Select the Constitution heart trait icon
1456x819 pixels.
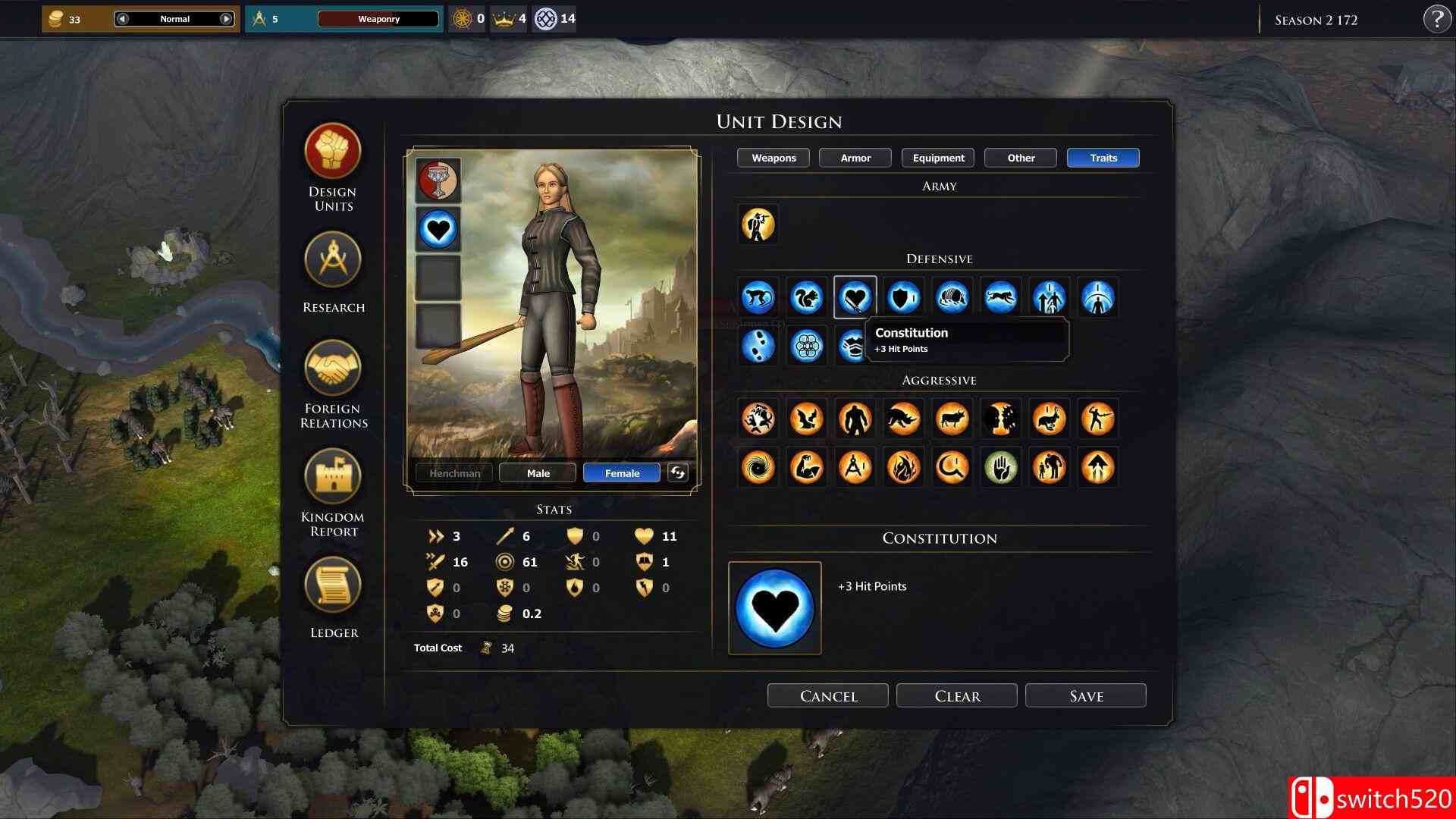point(855,297)
